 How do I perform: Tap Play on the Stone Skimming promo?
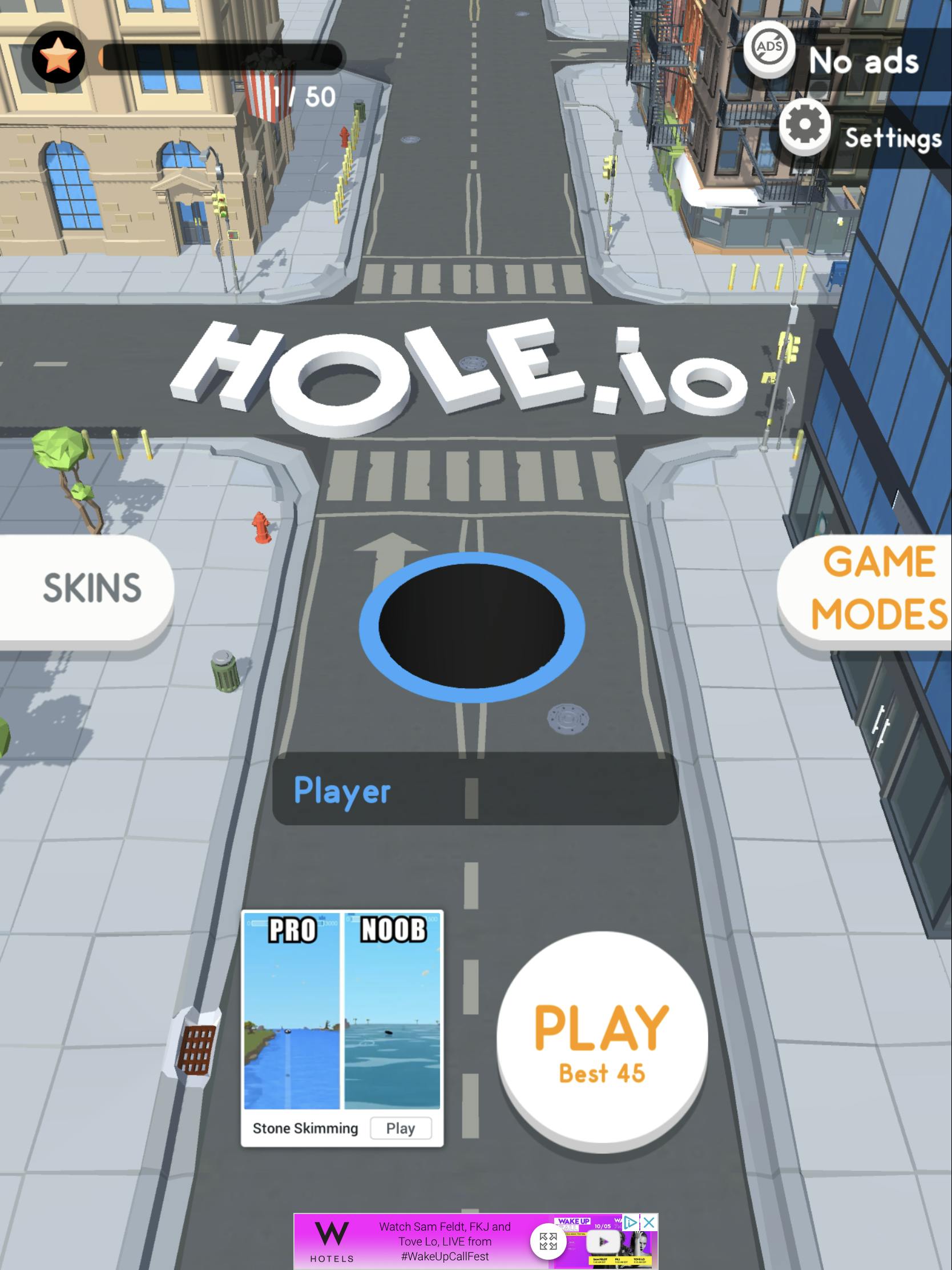pos(401,1128)
